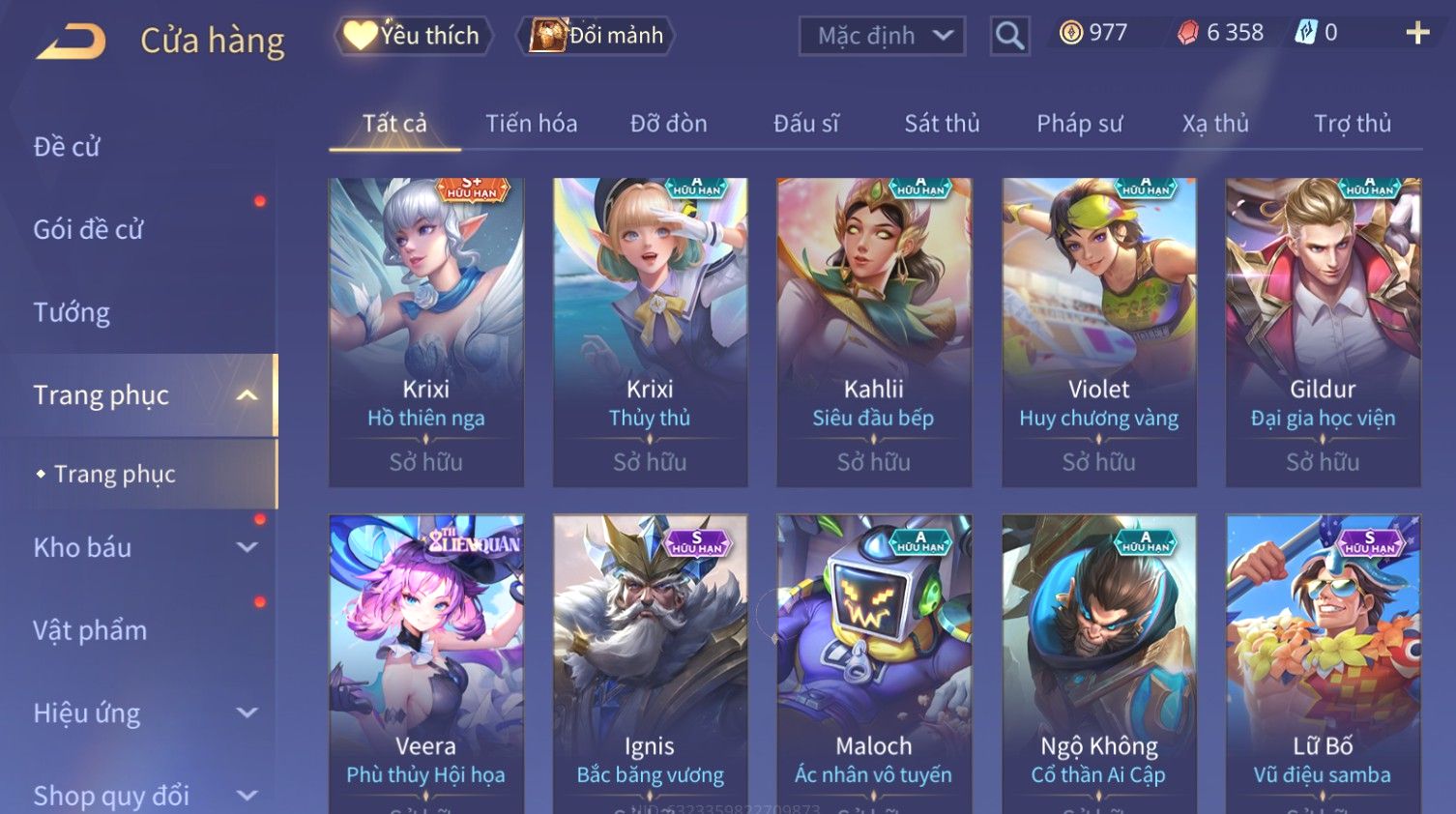Select Tướng in the side menu
Viewport: 1456px width, 814px height.
pos(72,312)
